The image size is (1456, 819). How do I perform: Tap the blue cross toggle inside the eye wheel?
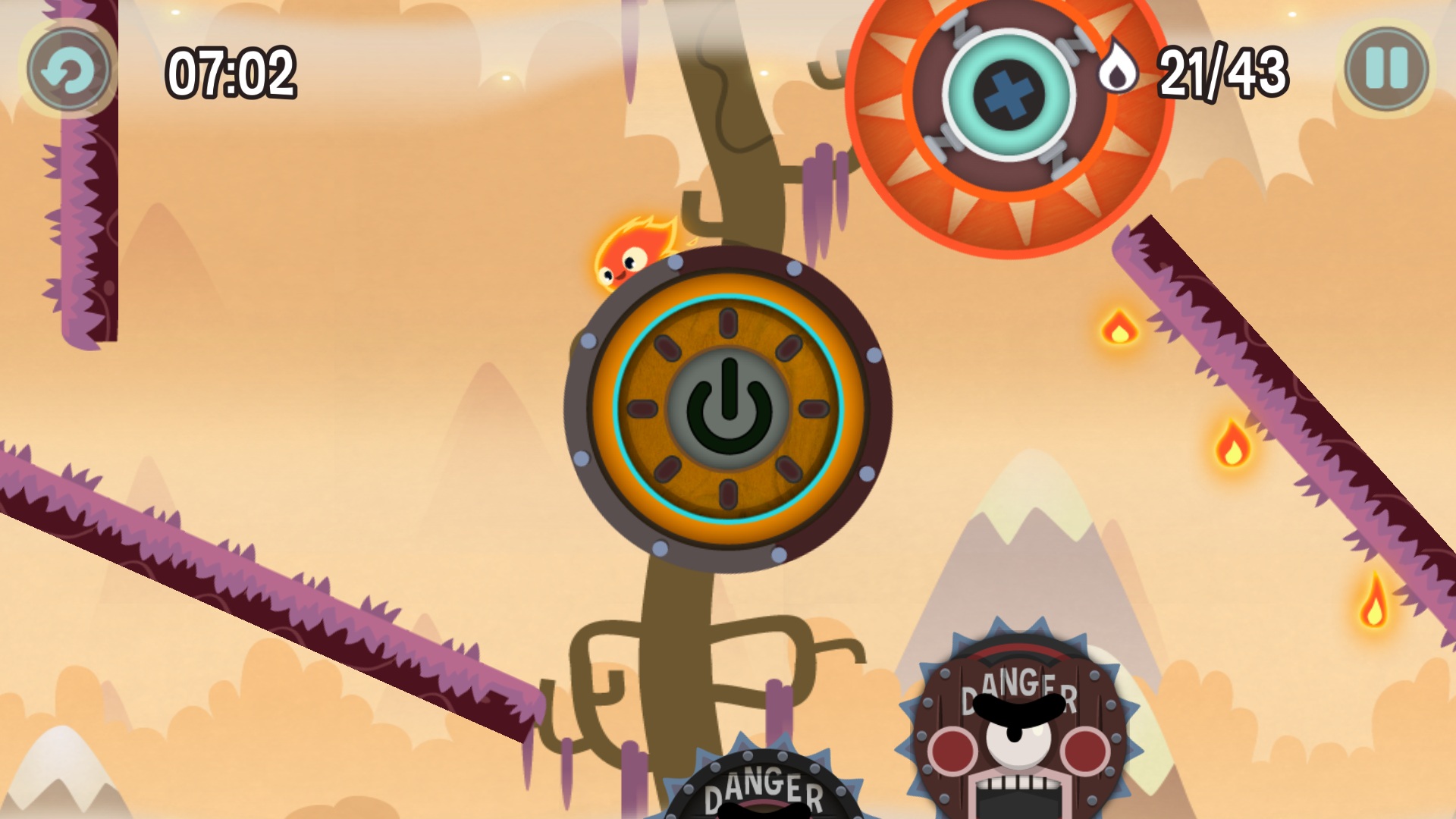[x=1010, y=91]
